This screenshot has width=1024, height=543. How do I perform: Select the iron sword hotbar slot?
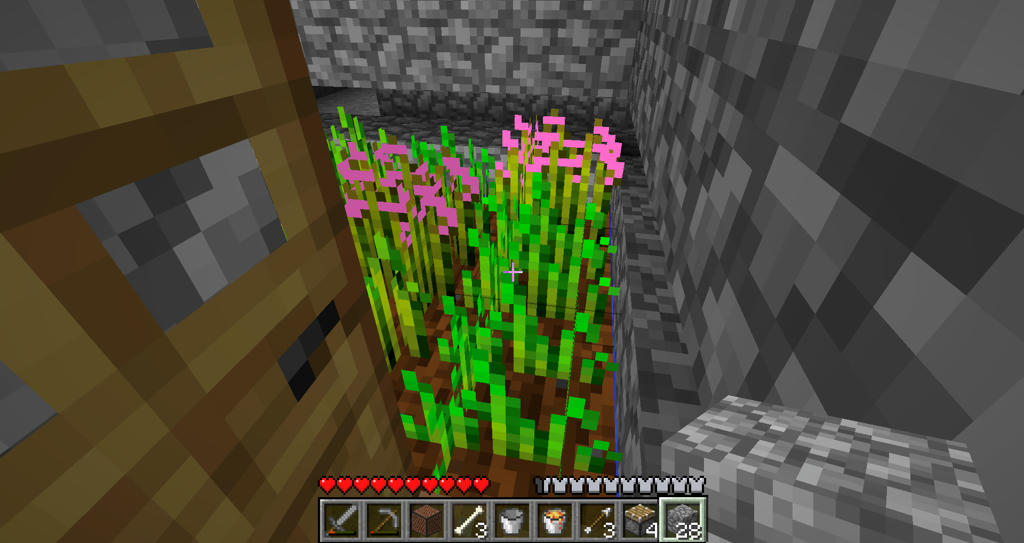tap(341, 519)
